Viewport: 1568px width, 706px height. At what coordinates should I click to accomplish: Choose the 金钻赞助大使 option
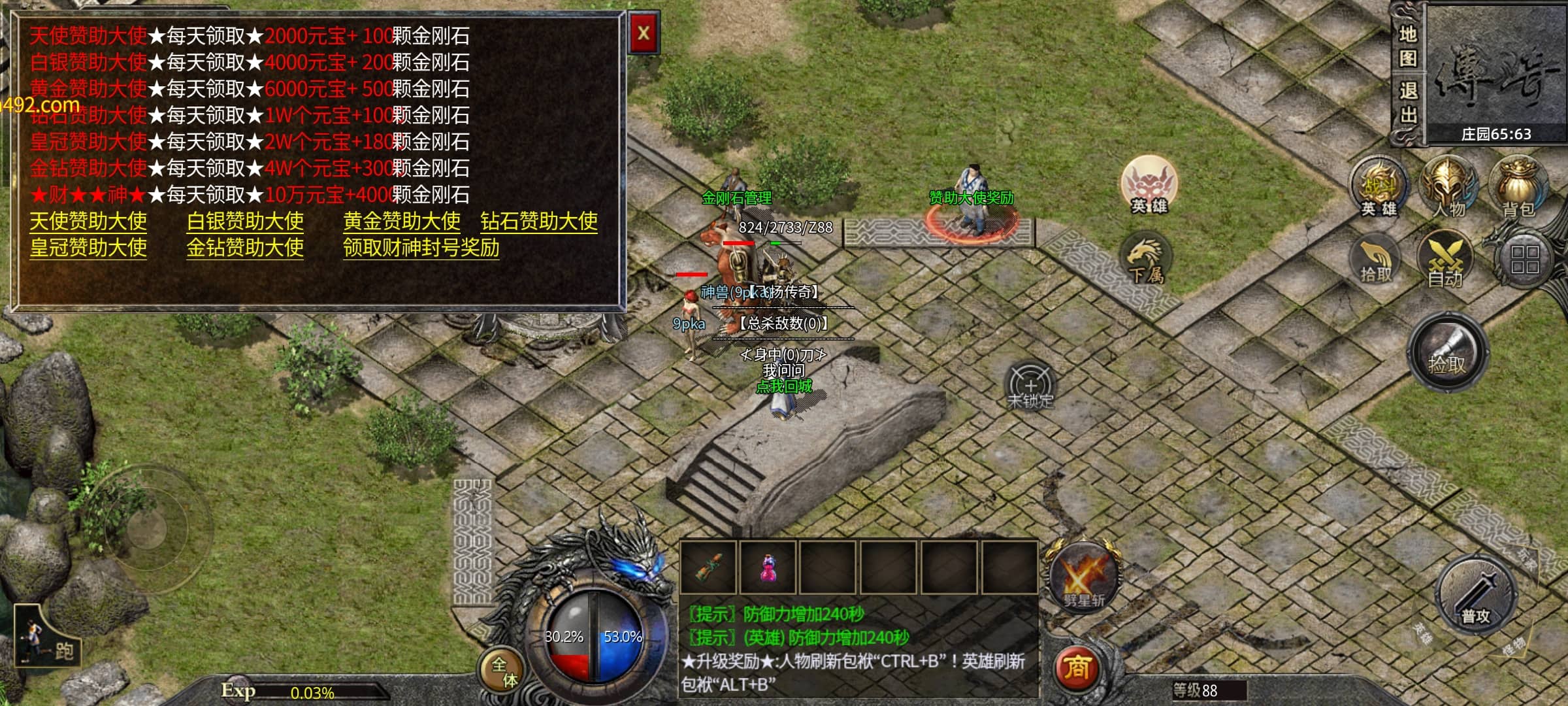pos(245,248)
